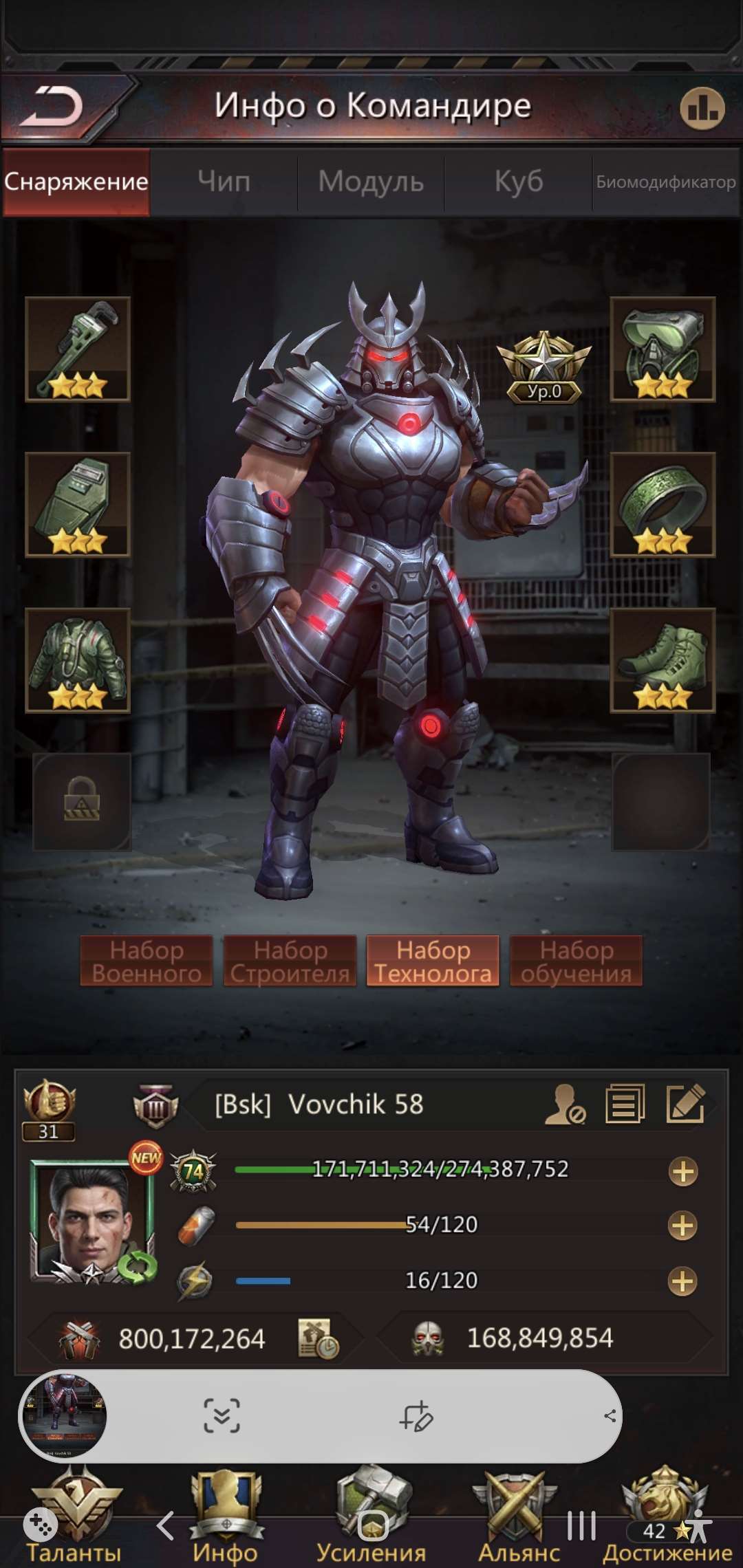Open the Модуль tab
This screenshot has width=743, height=1568.
[x=371, y=182]
